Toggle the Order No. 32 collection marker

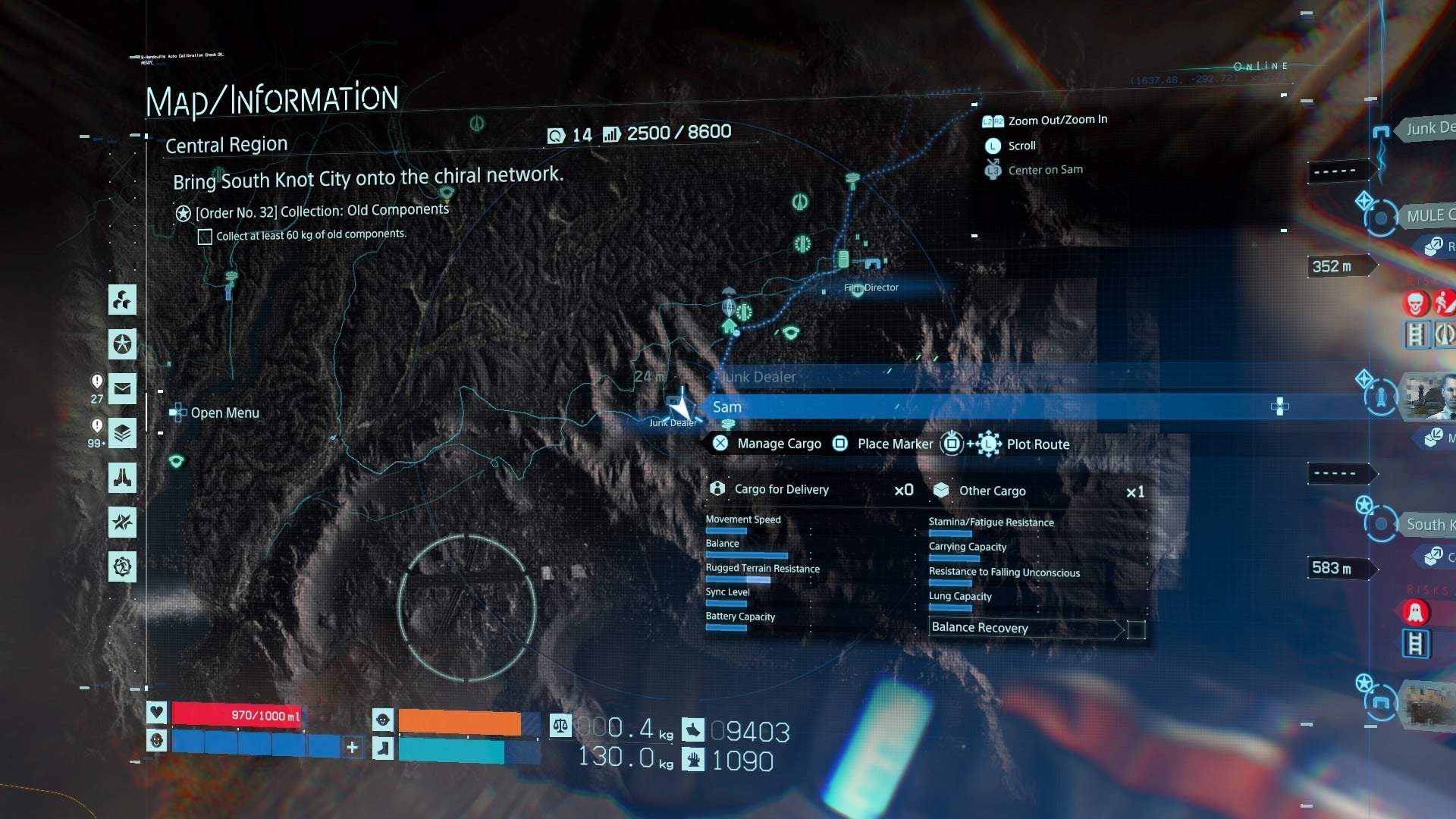click(182, 214)
